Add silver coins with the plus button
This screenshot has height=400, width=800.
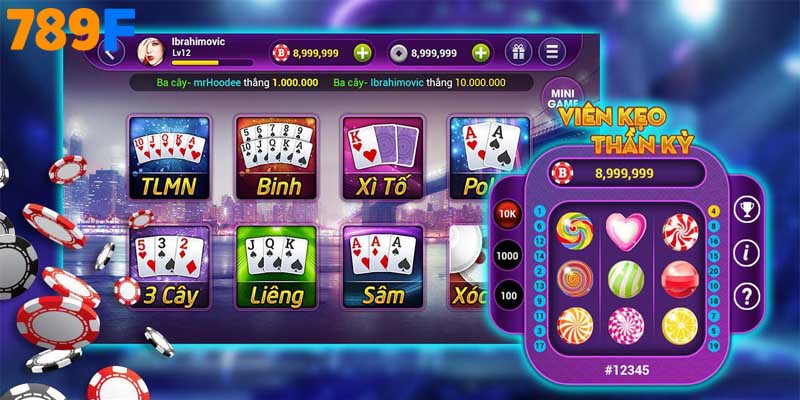tap(481, 52)
